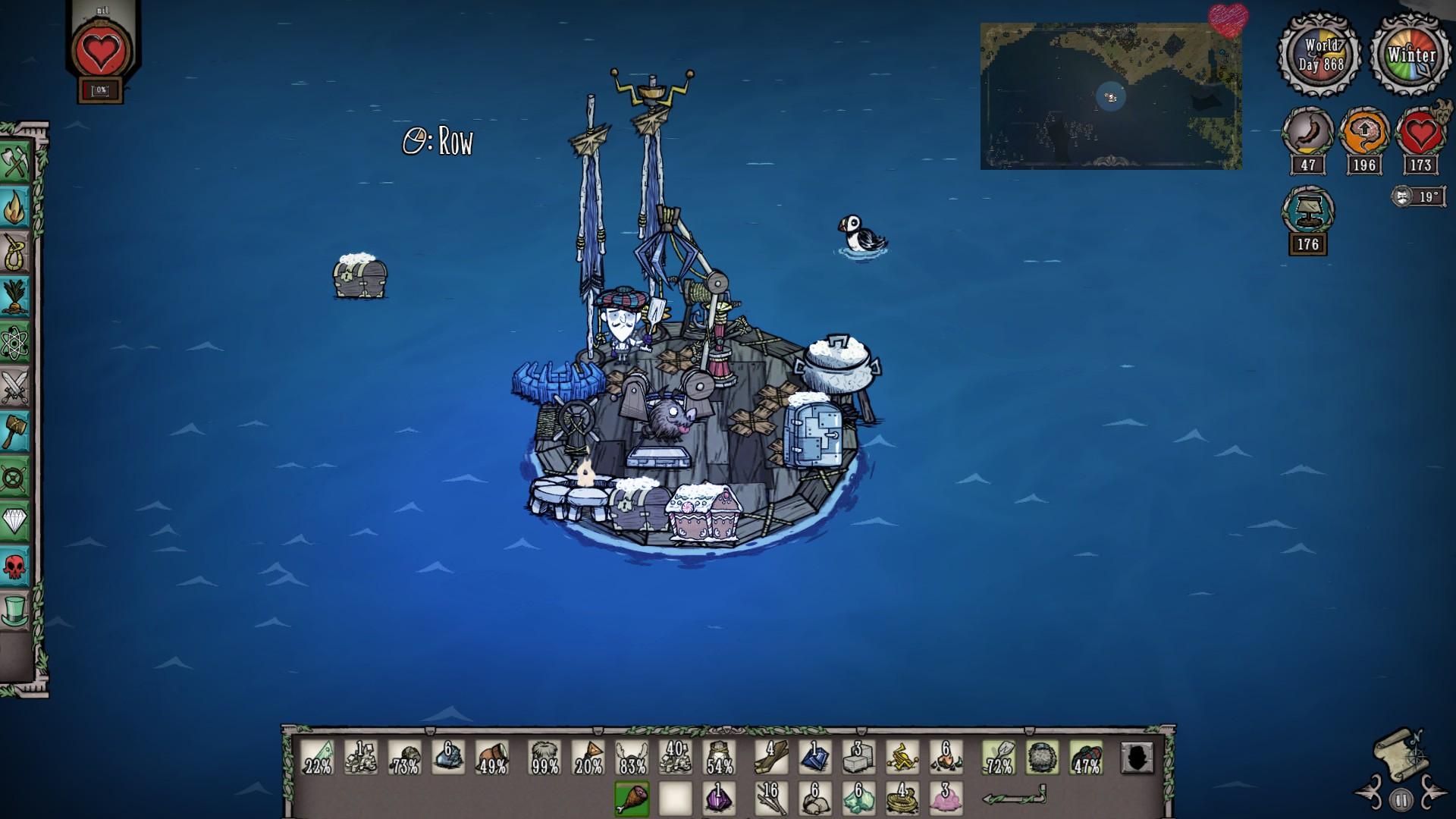The image size is (1456, 819).
Task: Pause the game with the pause button
Action: pyautogui.click(x=1401, y=799)
